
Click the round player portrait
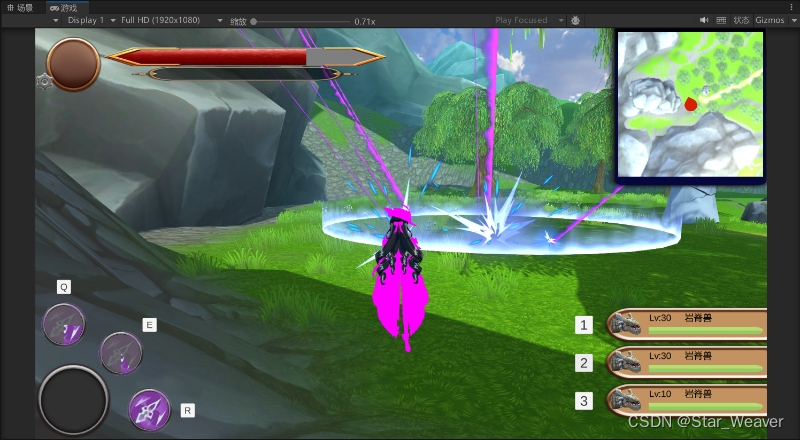pos(73,63)
